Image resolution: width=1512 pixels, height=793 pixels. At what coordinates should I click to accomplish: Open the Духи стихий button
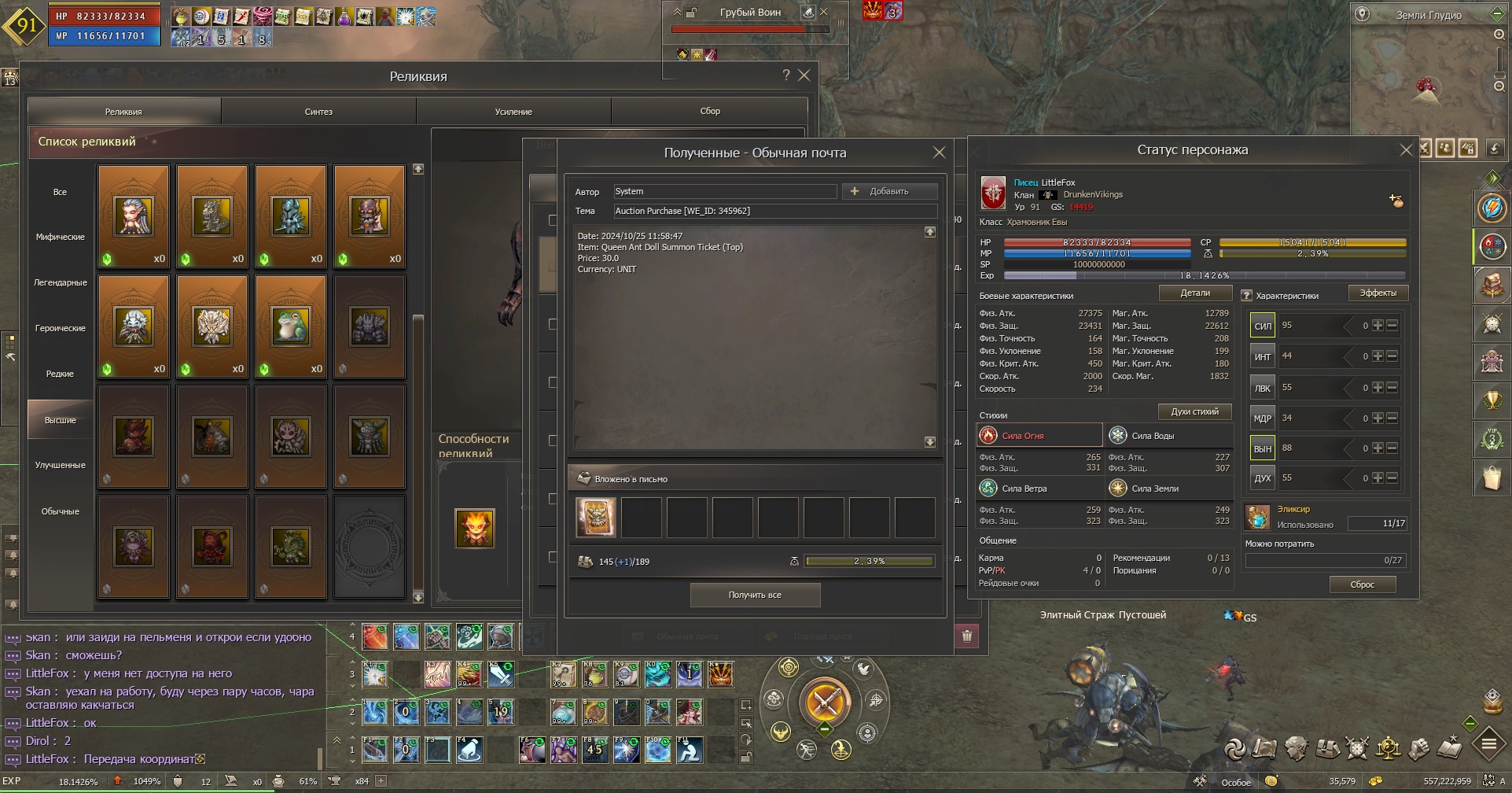(x=1194, y=411)
